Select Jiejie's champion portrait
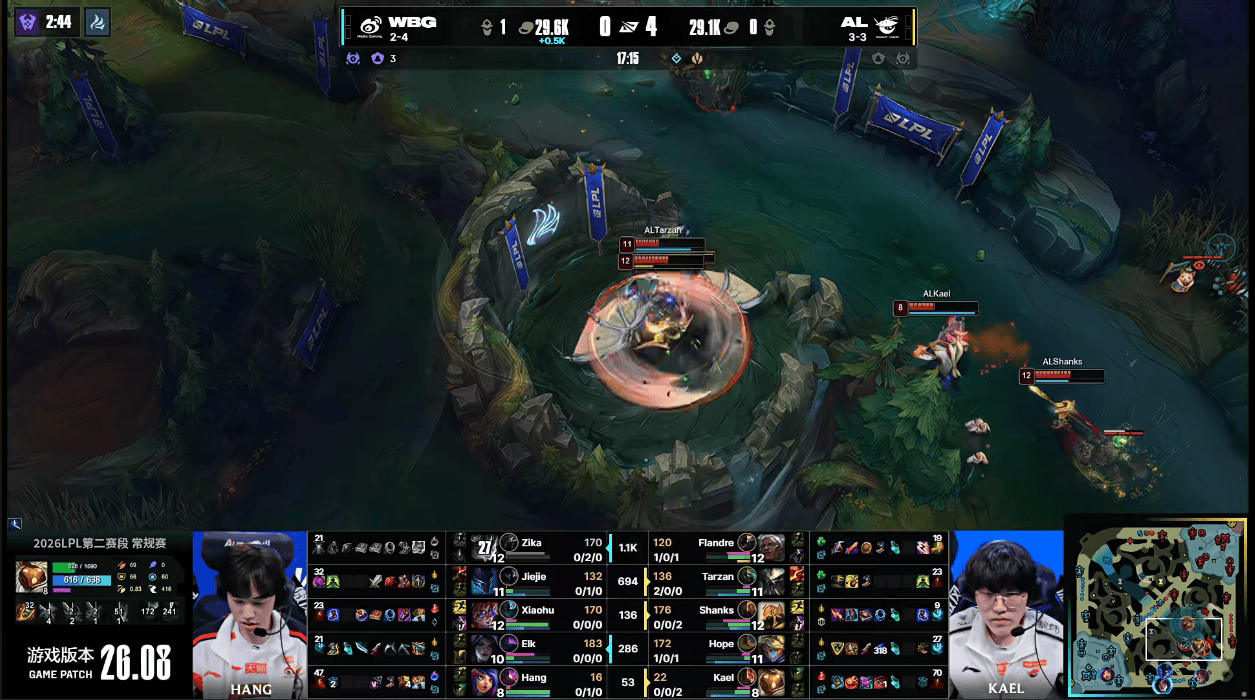 483,580
